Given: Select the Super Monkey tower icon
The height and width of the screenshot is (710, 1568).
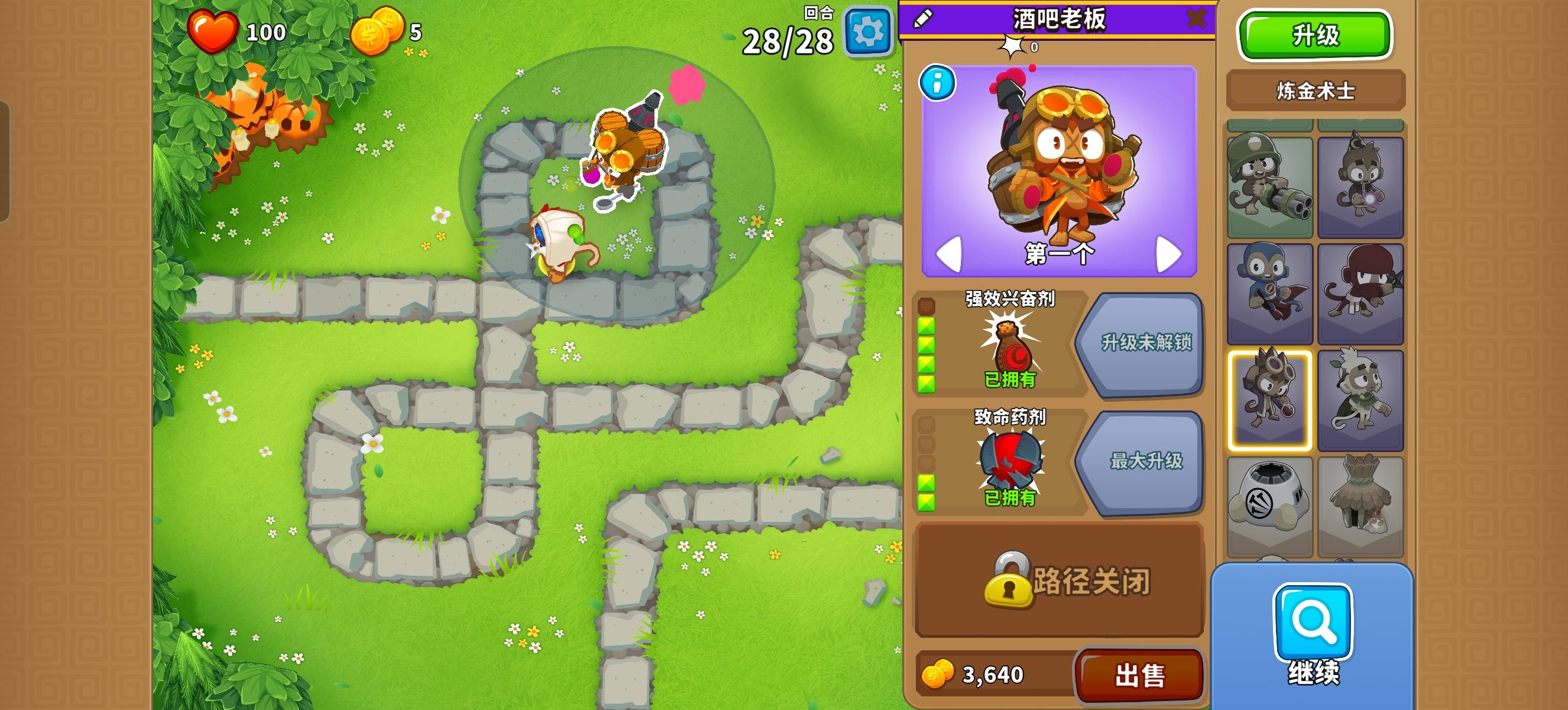Looking at the screenshot, I should [1272, 286].
